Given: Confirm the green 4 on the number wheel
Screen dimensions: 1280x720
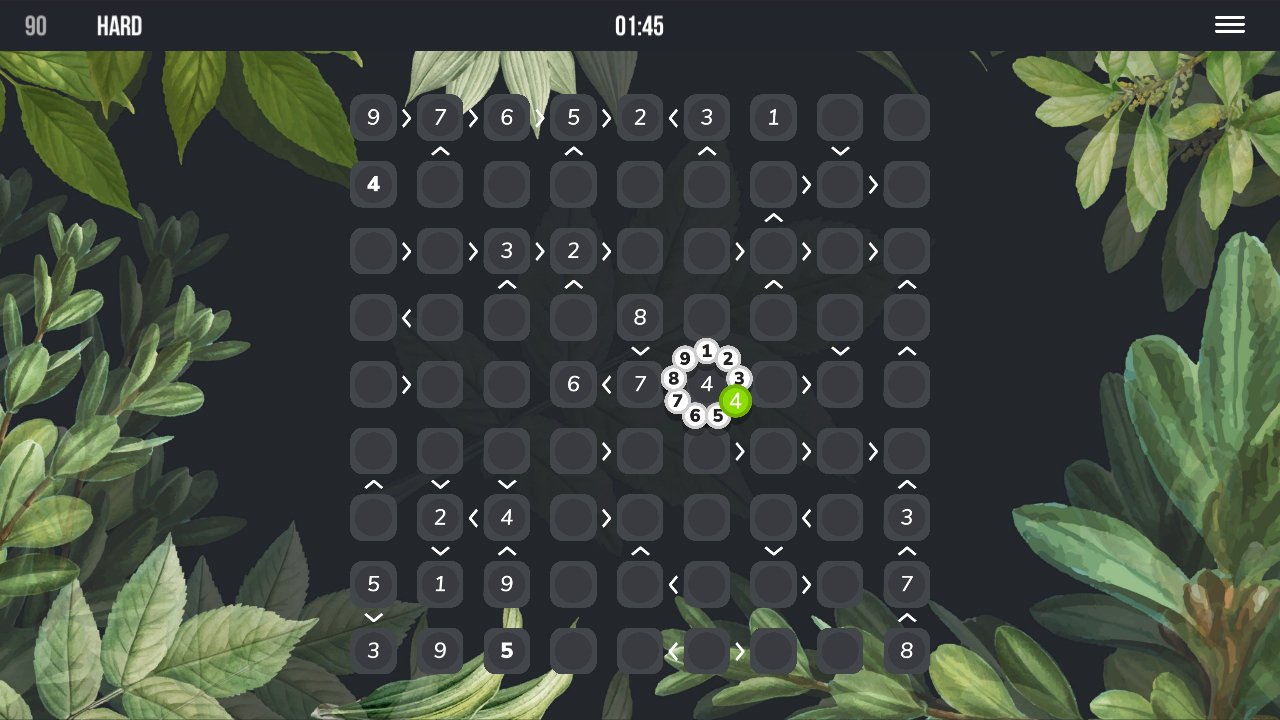Looking at the screenshot, I should tap(735, 402).
